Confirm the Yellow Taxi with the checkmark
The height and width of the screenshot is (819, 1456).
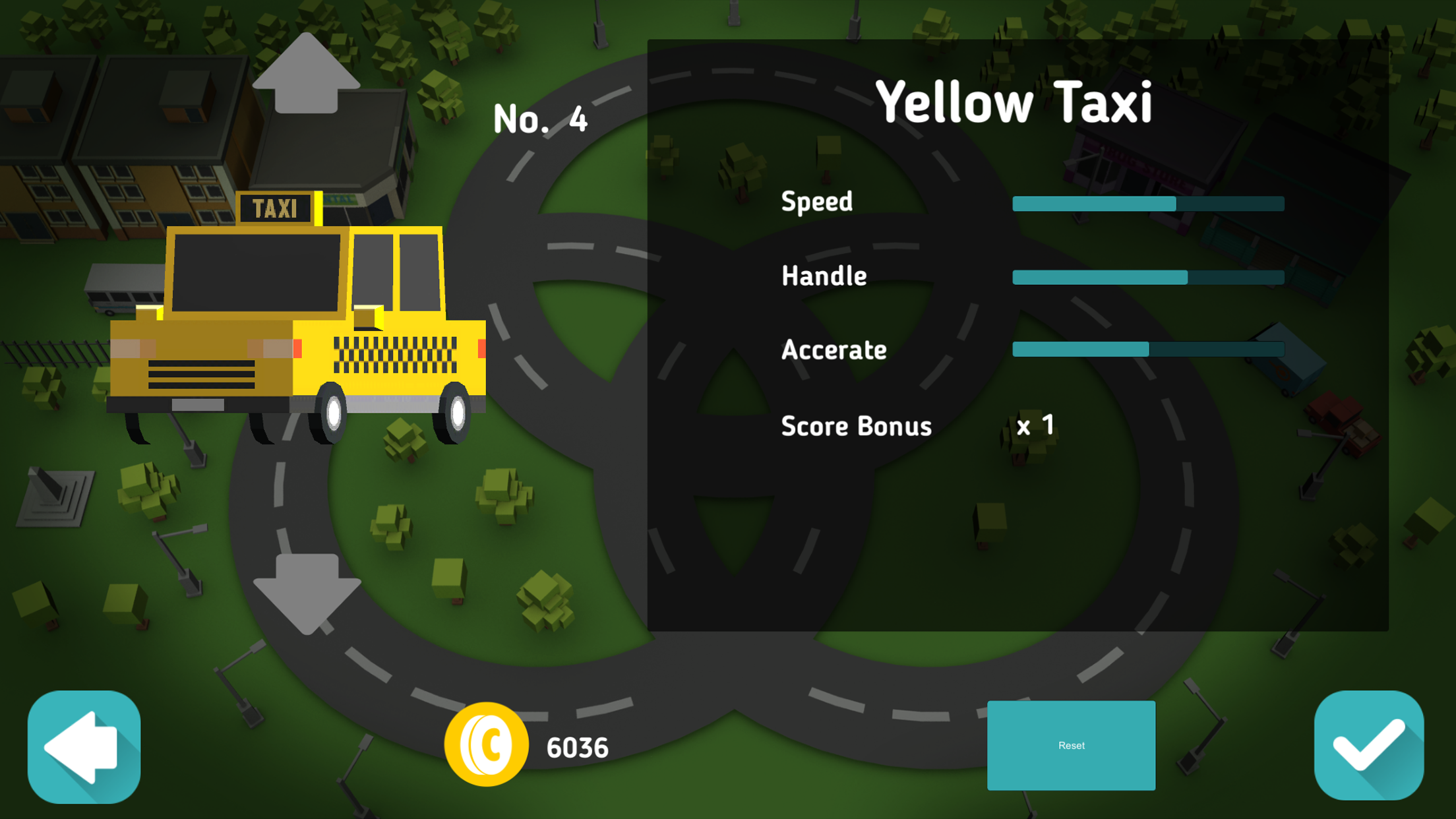pyautogui.click(x=1368, y=745)
